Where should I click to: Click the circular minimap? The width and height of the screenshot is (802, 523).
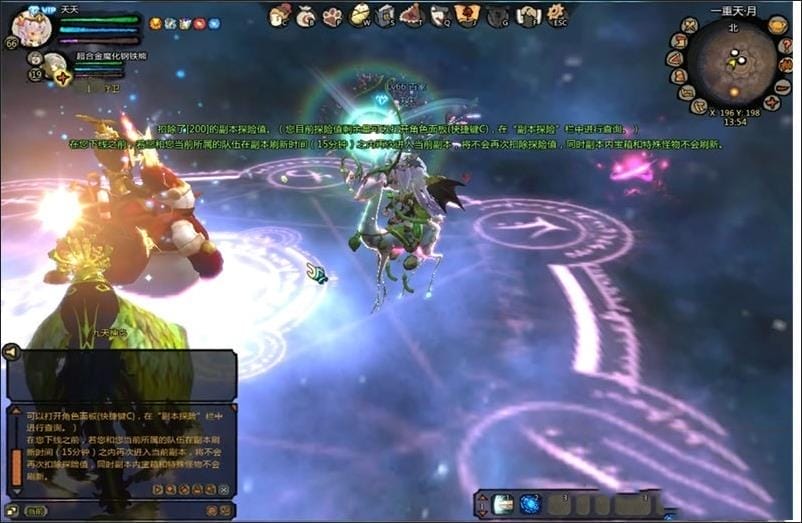click(x=737, y=63)
